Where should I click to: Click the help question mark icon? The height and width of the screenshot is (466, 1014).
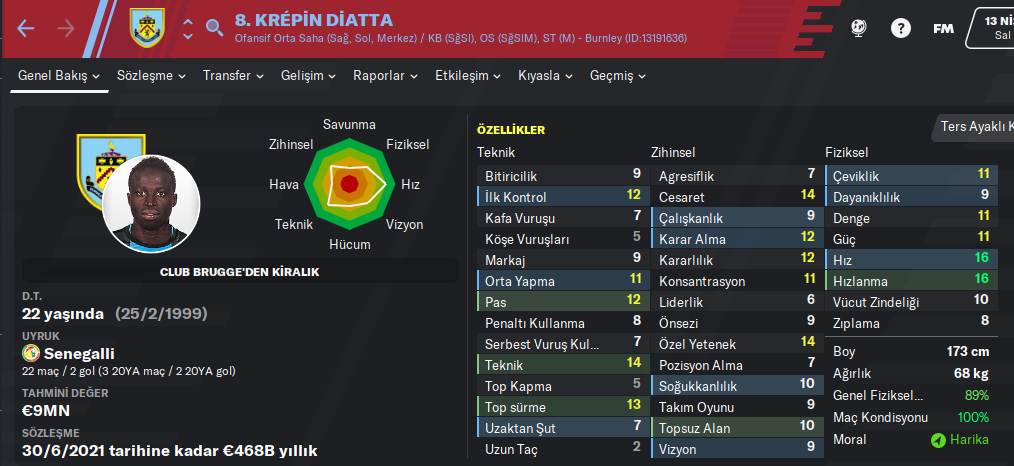pos(900,28)
